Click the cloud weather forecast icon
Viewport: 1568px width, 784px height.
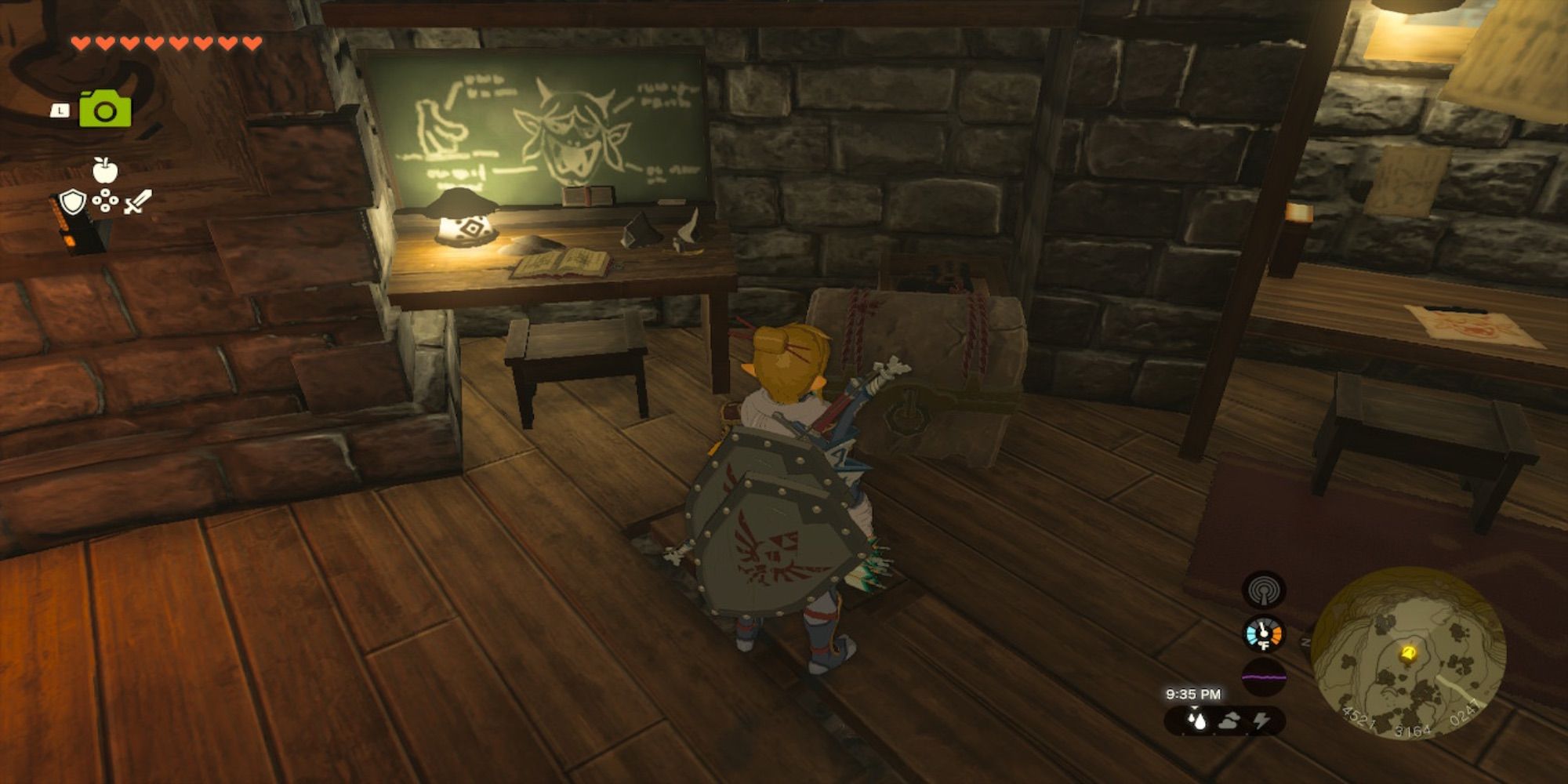click(x=1229, y=721)
